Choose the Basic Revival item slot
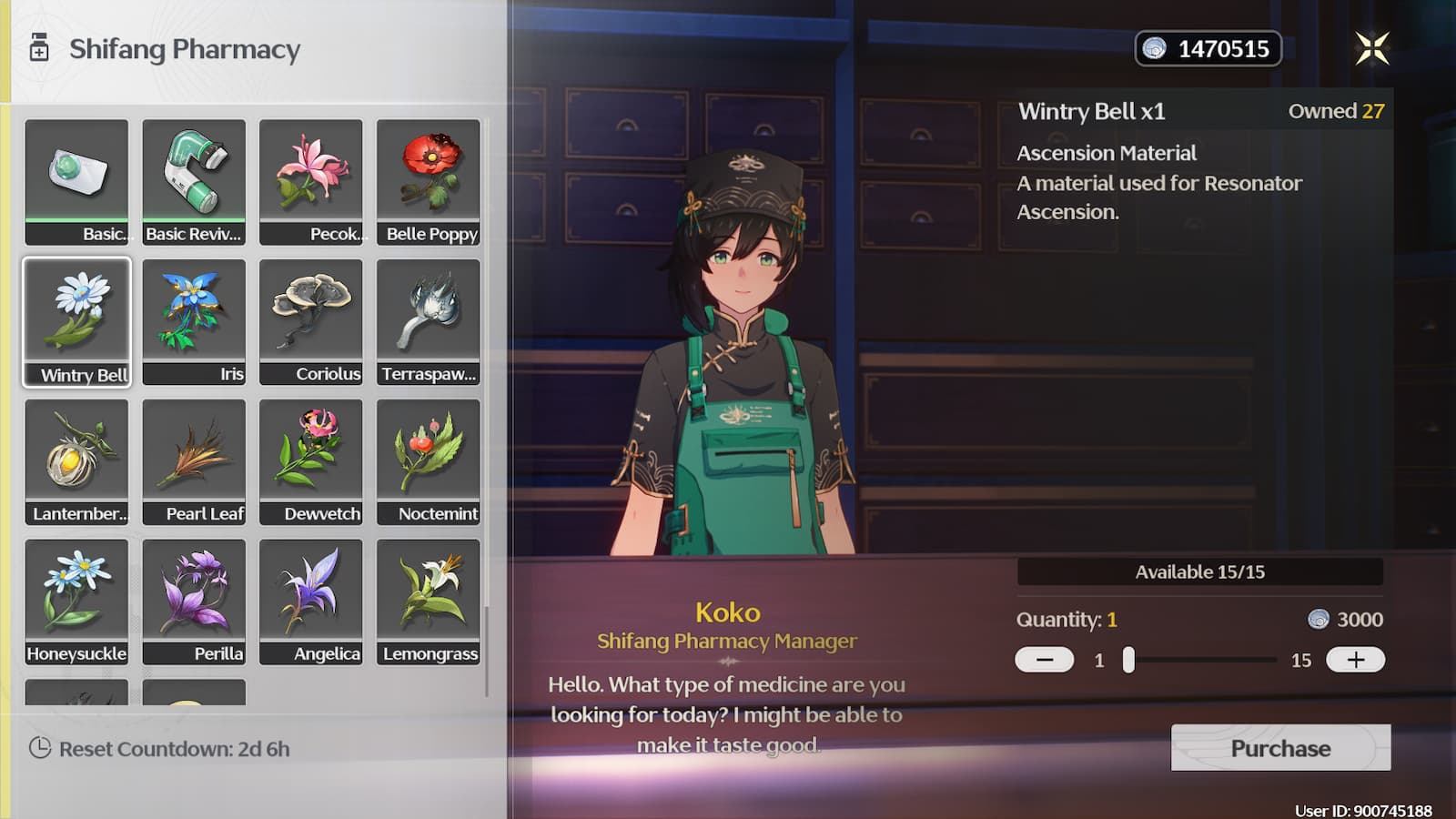This screenshot has width=1456, height=819. click(x=194, y=182)
